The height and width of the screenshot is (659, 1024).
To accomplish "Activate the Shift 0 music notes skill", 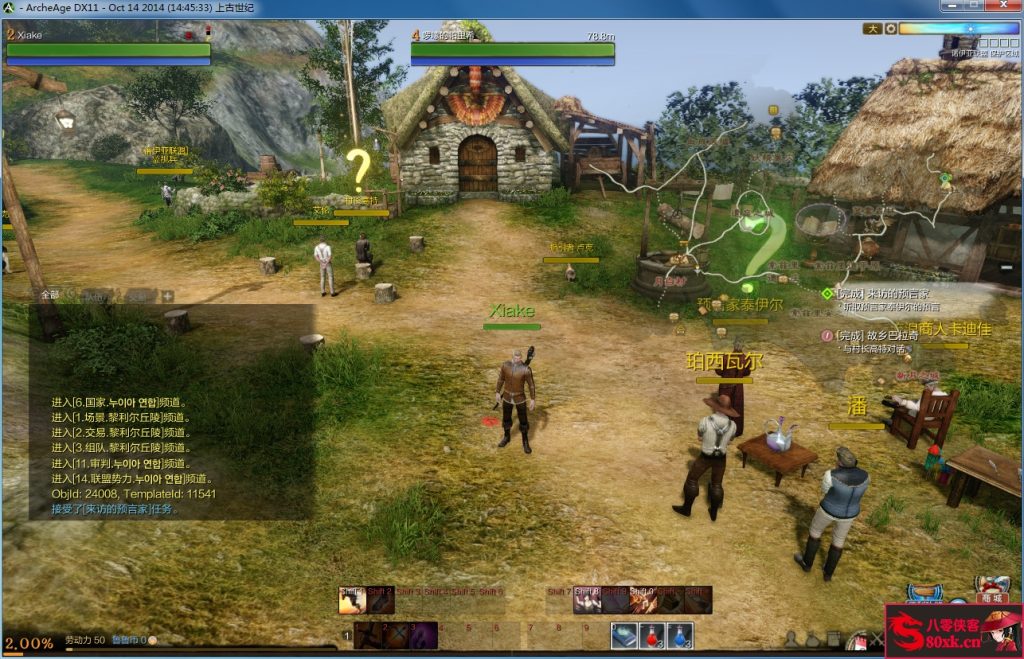I will (643, 599).
